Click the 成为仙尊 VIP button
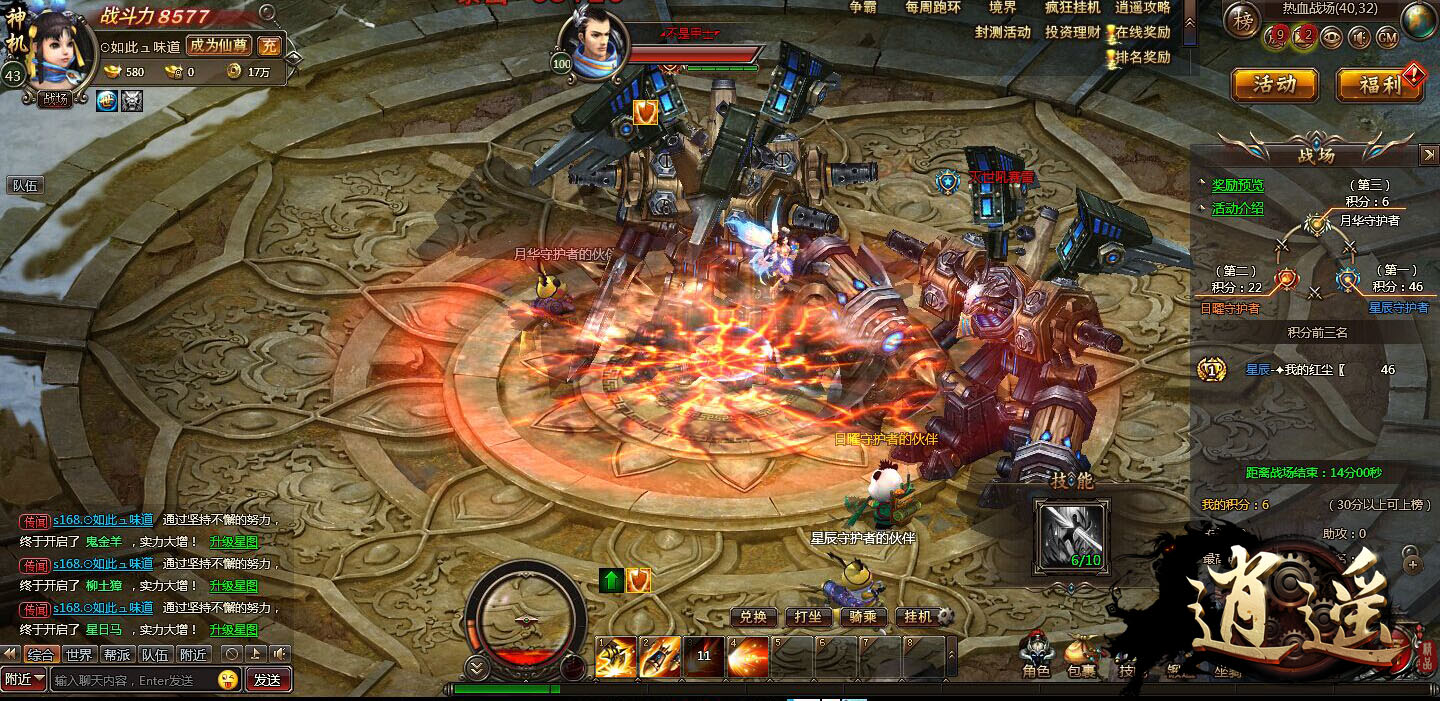 click(x=219, y=45)
